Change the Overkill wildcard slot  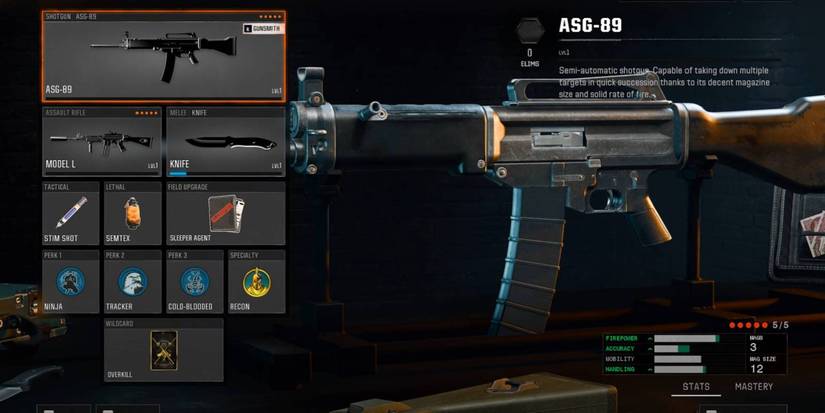click(x=164, y=351)
